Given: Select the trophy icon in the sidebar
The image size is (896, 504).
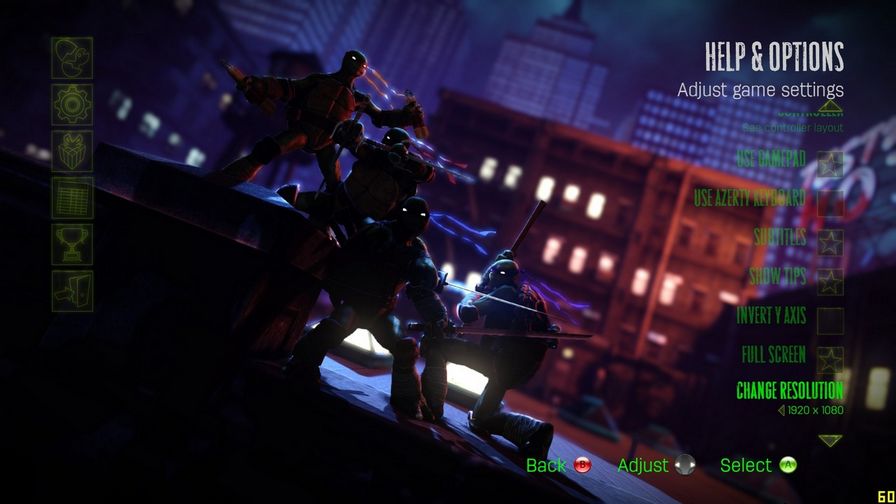Looking at the screenshot, I should (x=72, y=244).
